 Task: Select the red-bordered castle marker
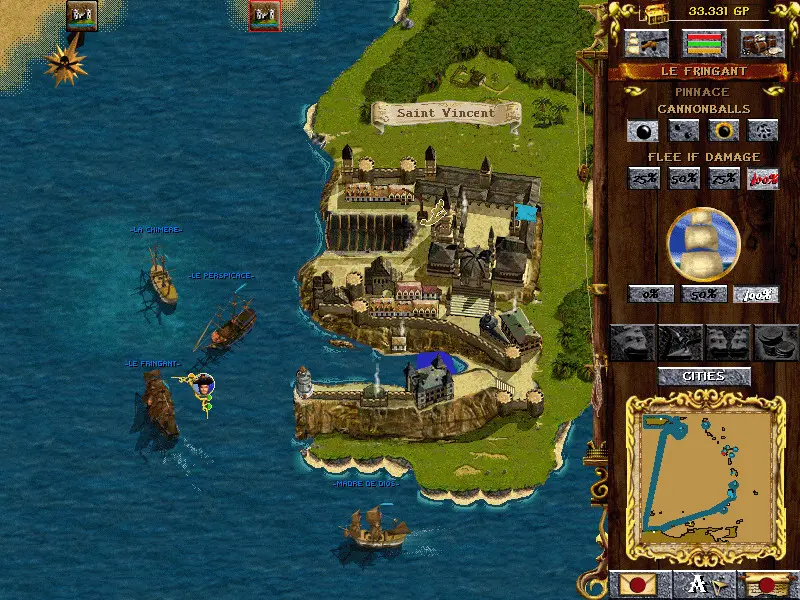pyautogui.click(x=264, y=14)
